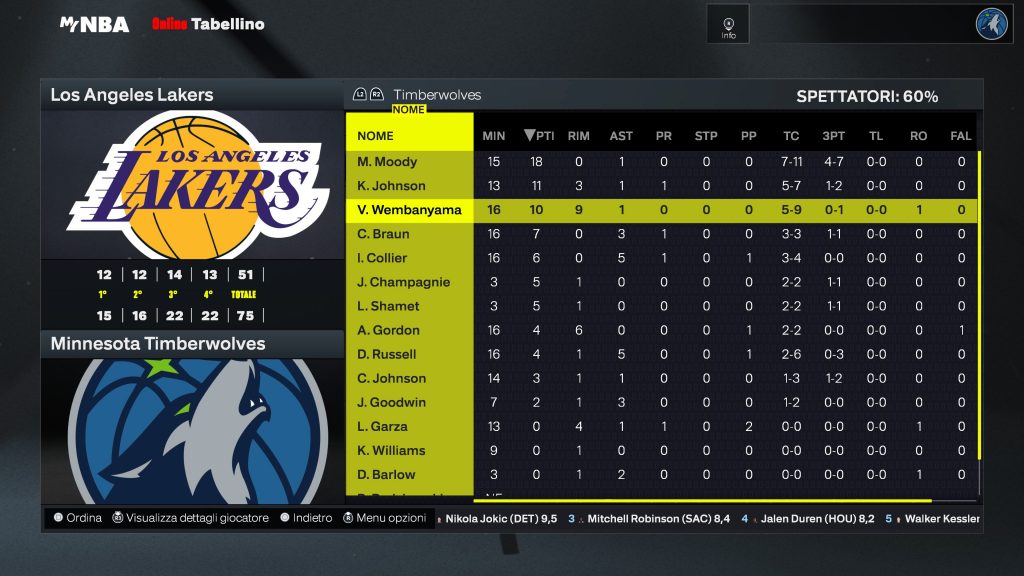Select M. Moody's row in the box score
The width and height of the screenshot is (1024, 576).
[x=388, y=162]
